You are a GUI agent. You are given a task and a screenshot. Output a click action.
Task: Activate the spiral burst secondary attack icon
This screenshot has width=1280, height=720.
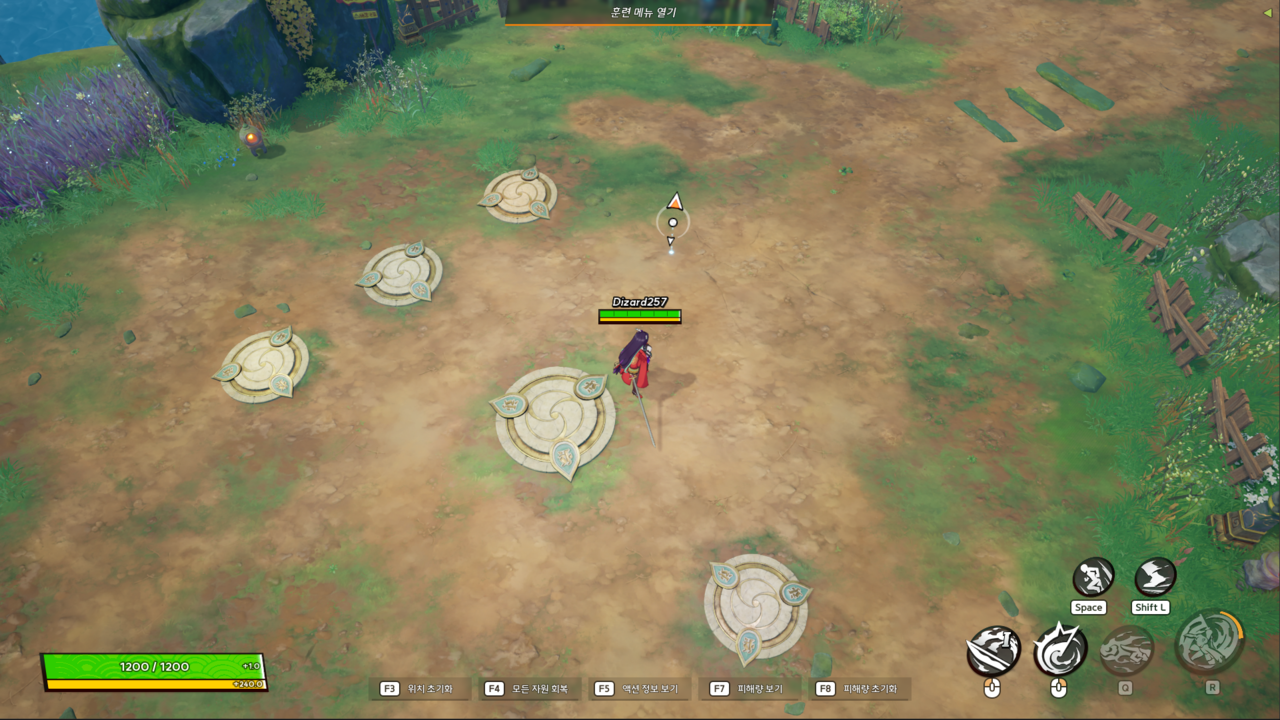click(x=1060, y=649)
